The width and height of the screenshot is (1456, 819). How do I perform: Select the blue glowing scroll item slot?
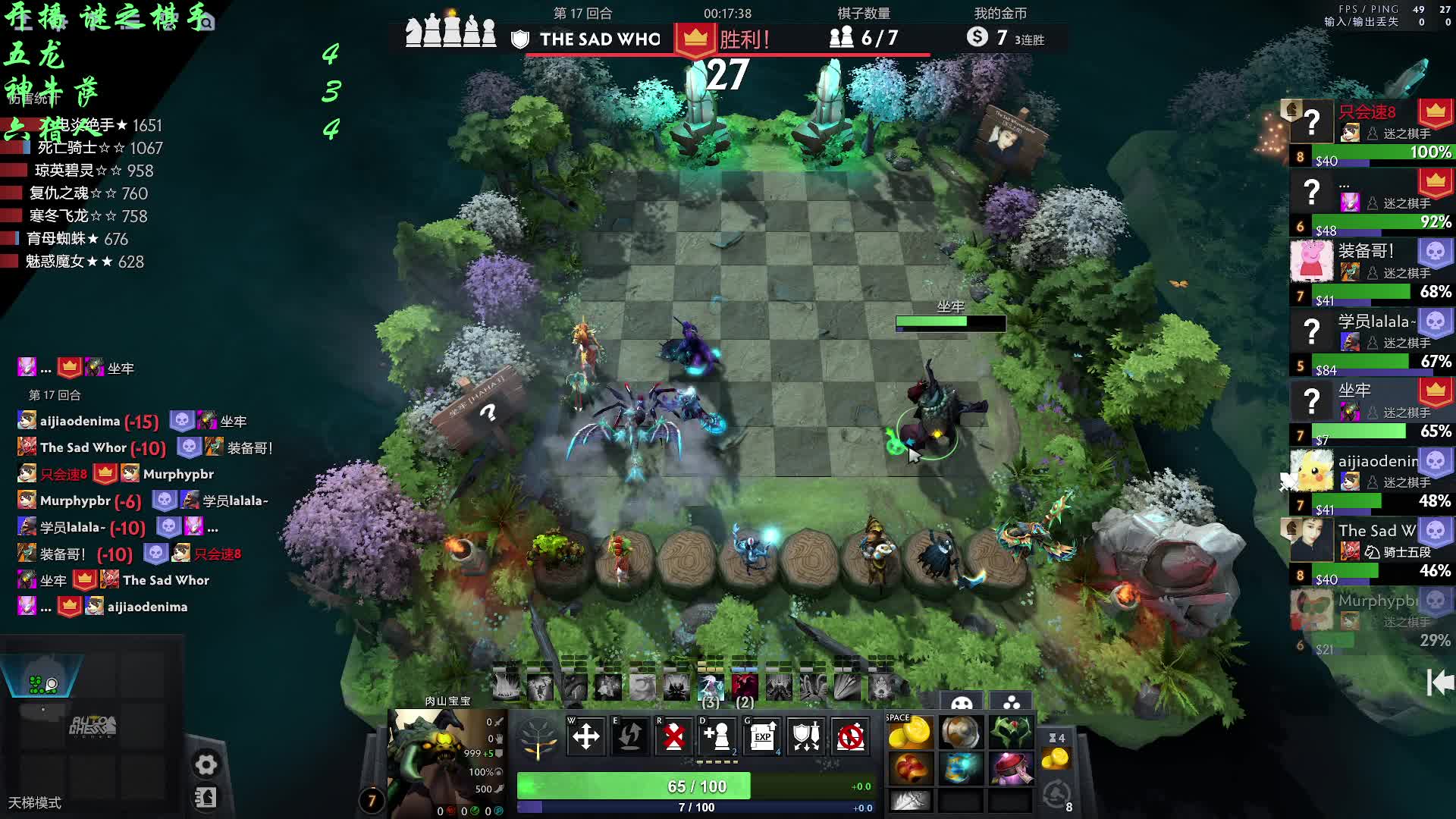point(960,767)
